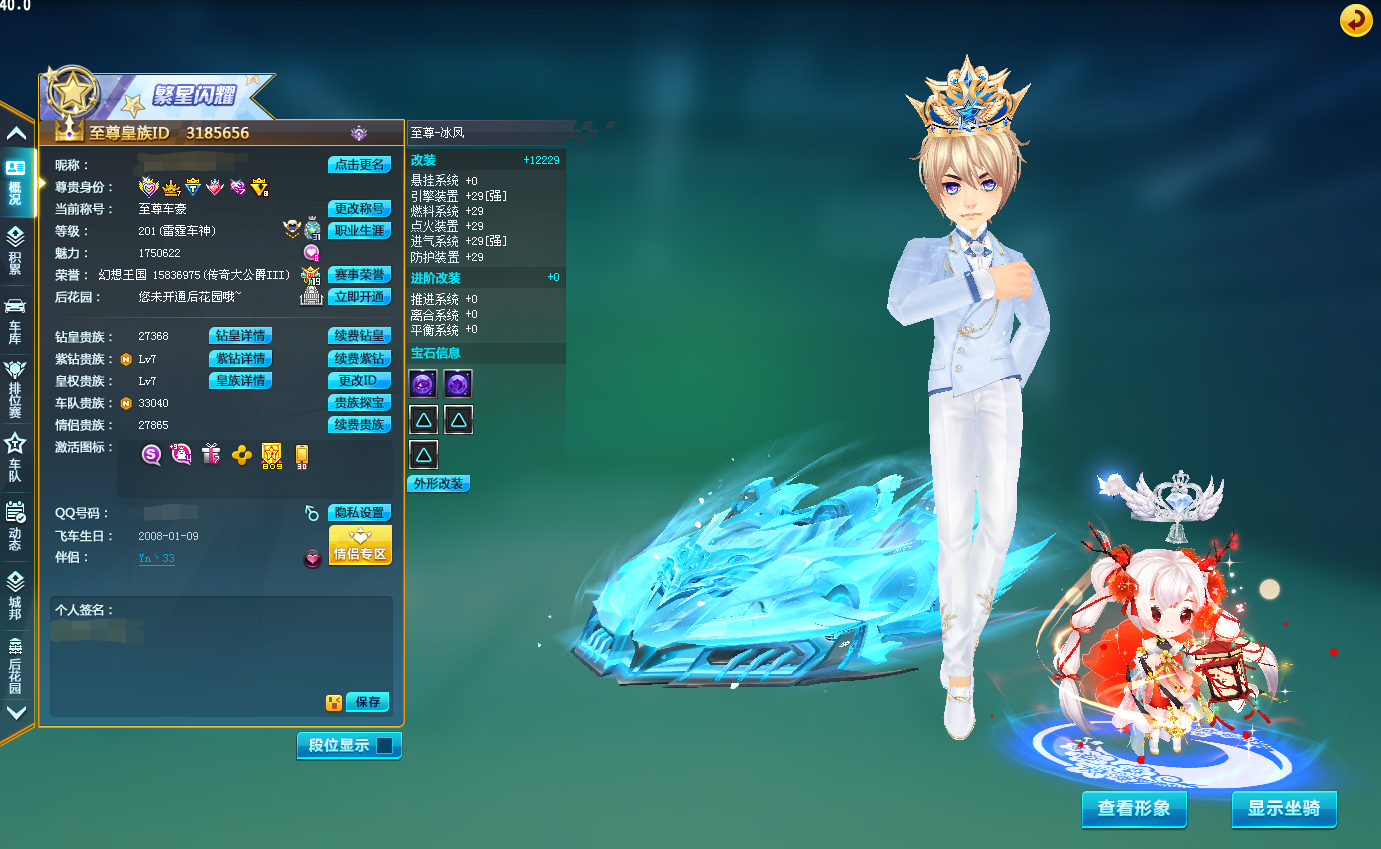Renew via the 续费钻皇 button
The image size is (1381, 849).
tap(359, 336)
